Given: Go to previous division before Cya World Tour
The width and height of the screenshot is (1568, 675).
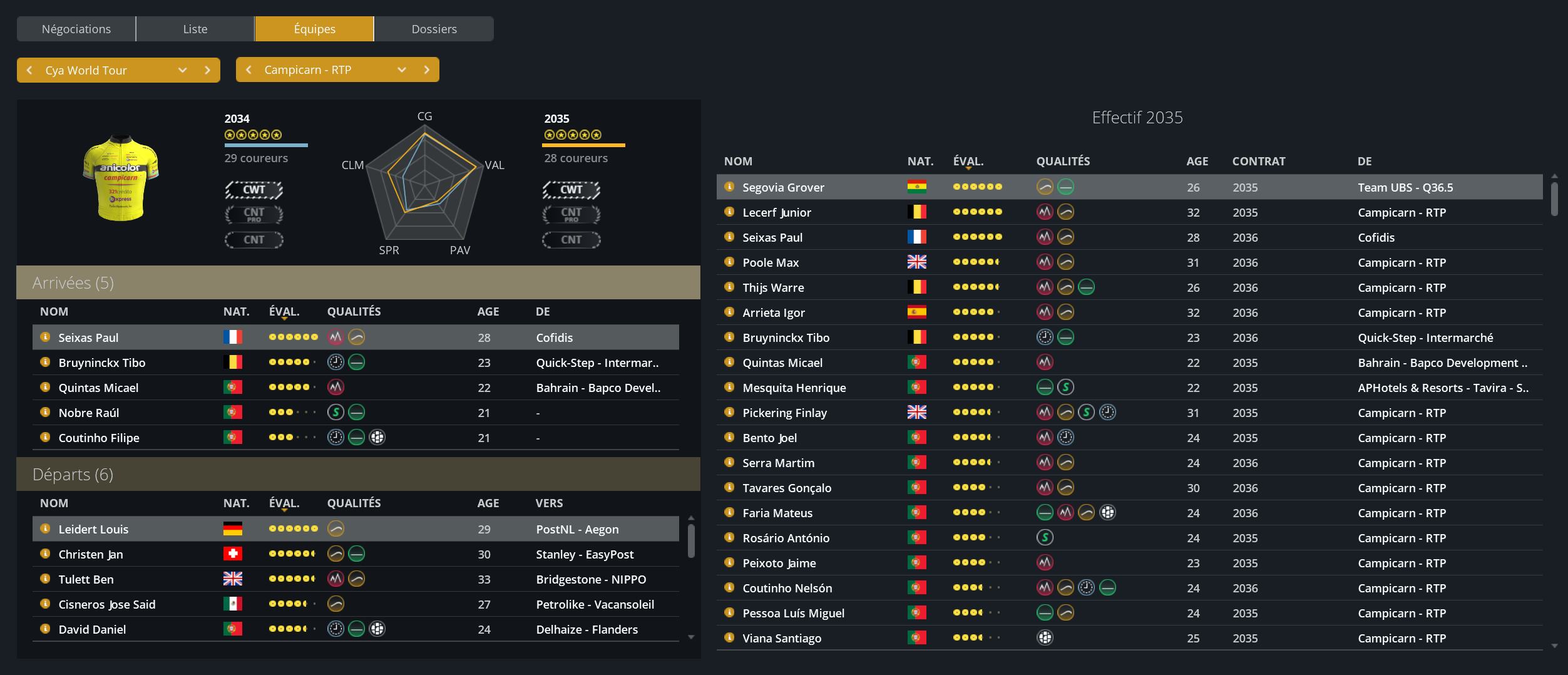Looking at the screenshot, I should 29,70.
